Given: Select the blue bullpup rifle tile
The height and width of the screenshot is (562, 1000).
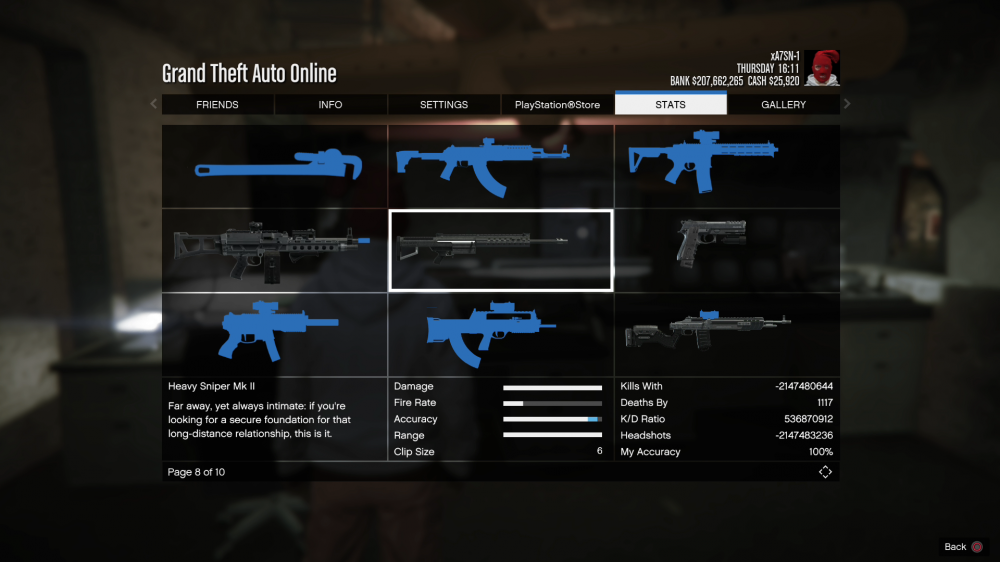Looking at the screenshot, I should (500, 334).
